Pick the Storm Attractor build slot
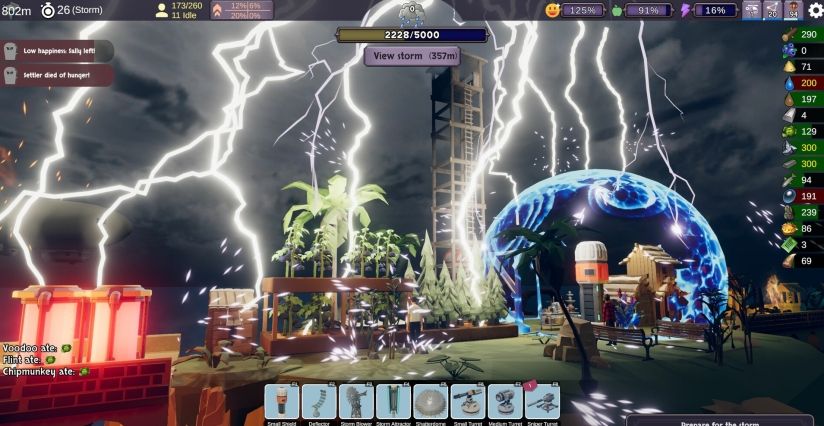Screen dimensions: 824x426 (x=394, y=402)
